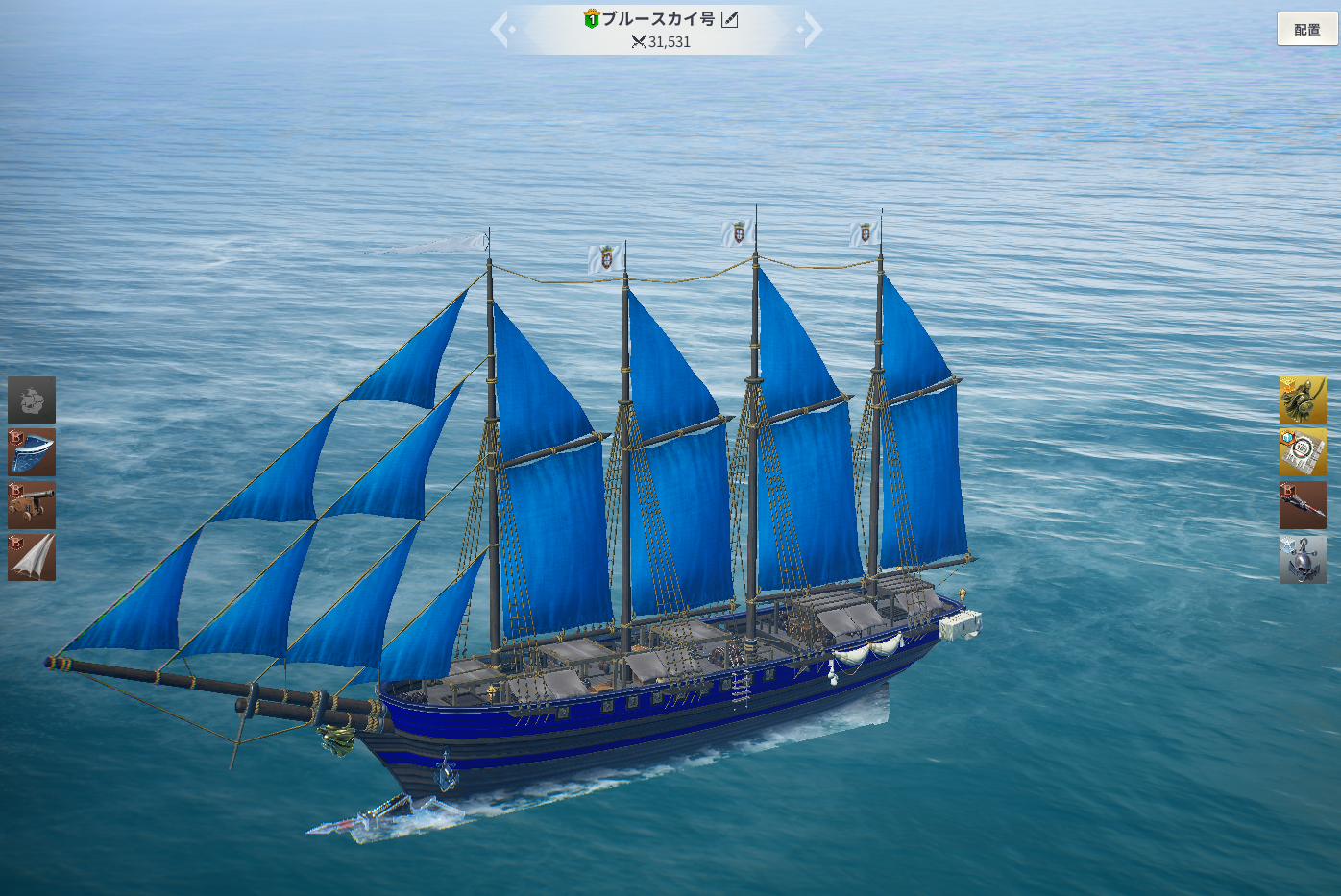The height and width of the screenshot is (896, 1341).
Task: Select the golden warrior figurehead slot
Action: coord(1303,400)
